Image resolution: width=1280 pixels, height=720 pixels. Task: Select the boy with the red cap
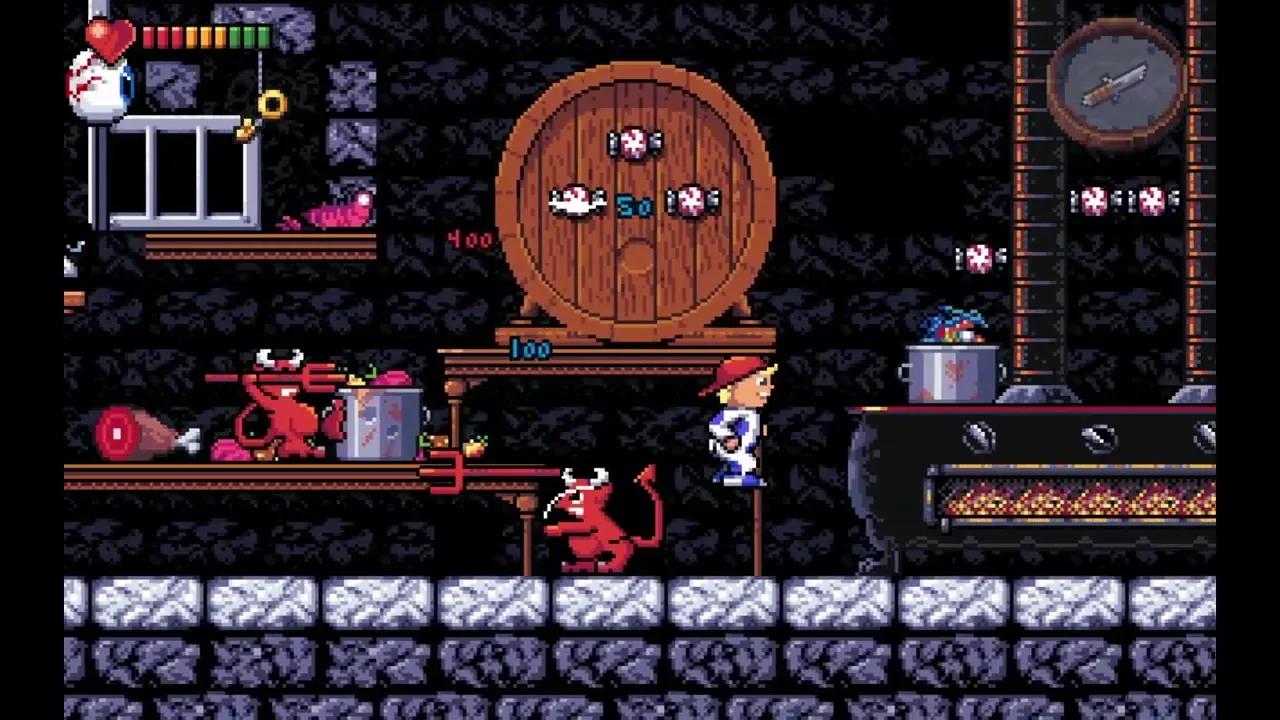pos(738,420)
